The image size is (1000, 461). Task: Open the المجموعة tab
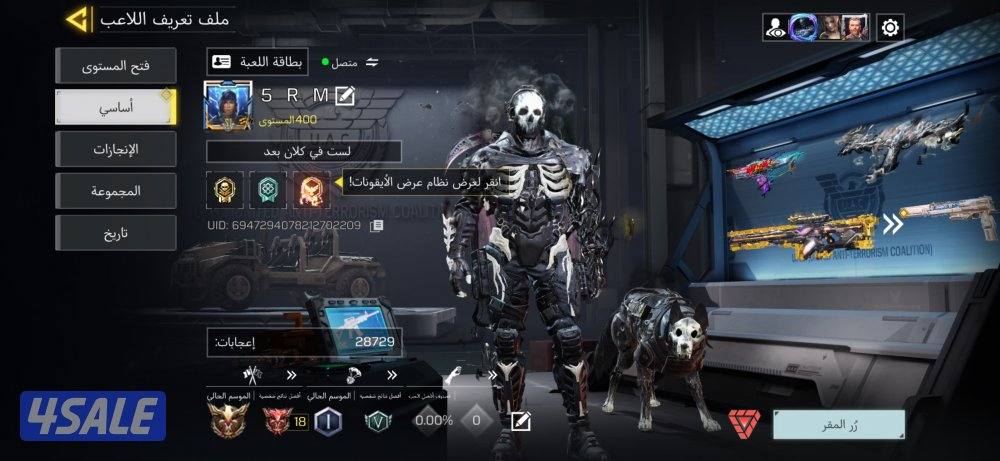coord(115,190)
